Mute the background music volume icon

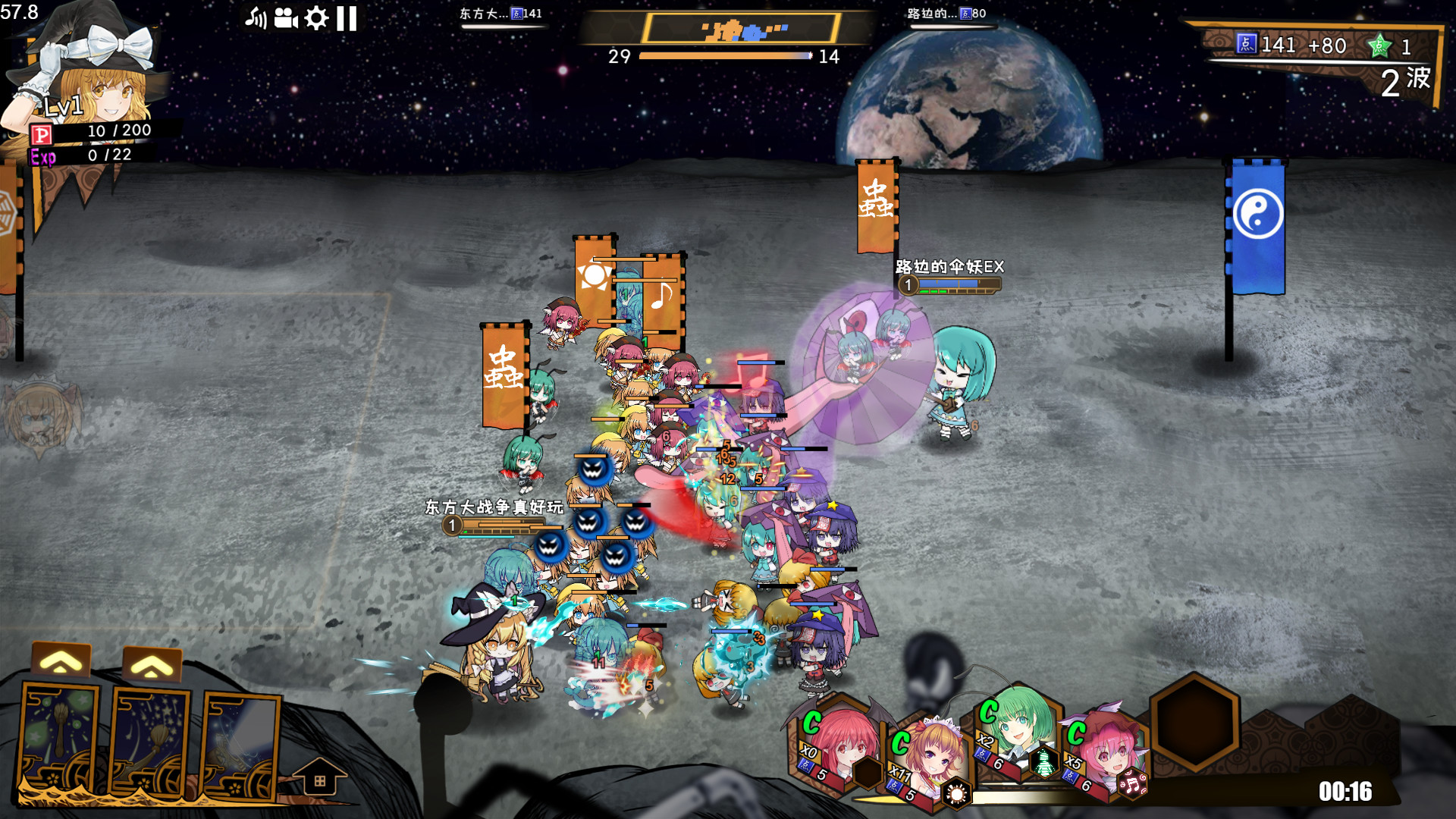(x=256, y=17)
